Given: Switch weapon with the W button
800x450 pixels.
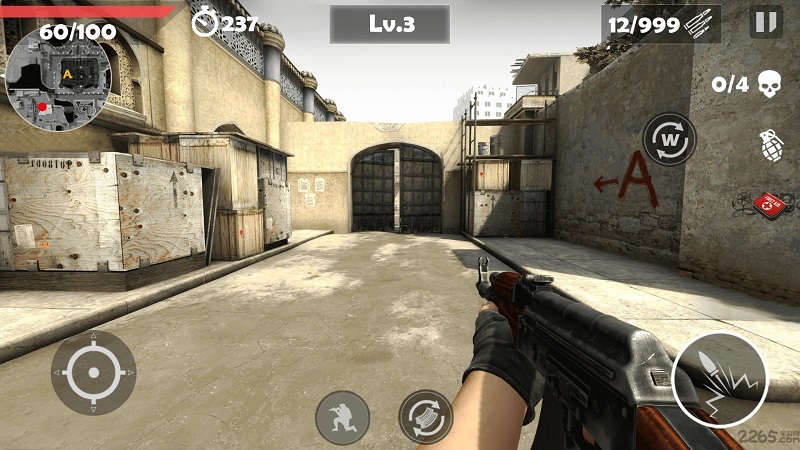Looking at the screenshot, I should (x=669, y=139).
